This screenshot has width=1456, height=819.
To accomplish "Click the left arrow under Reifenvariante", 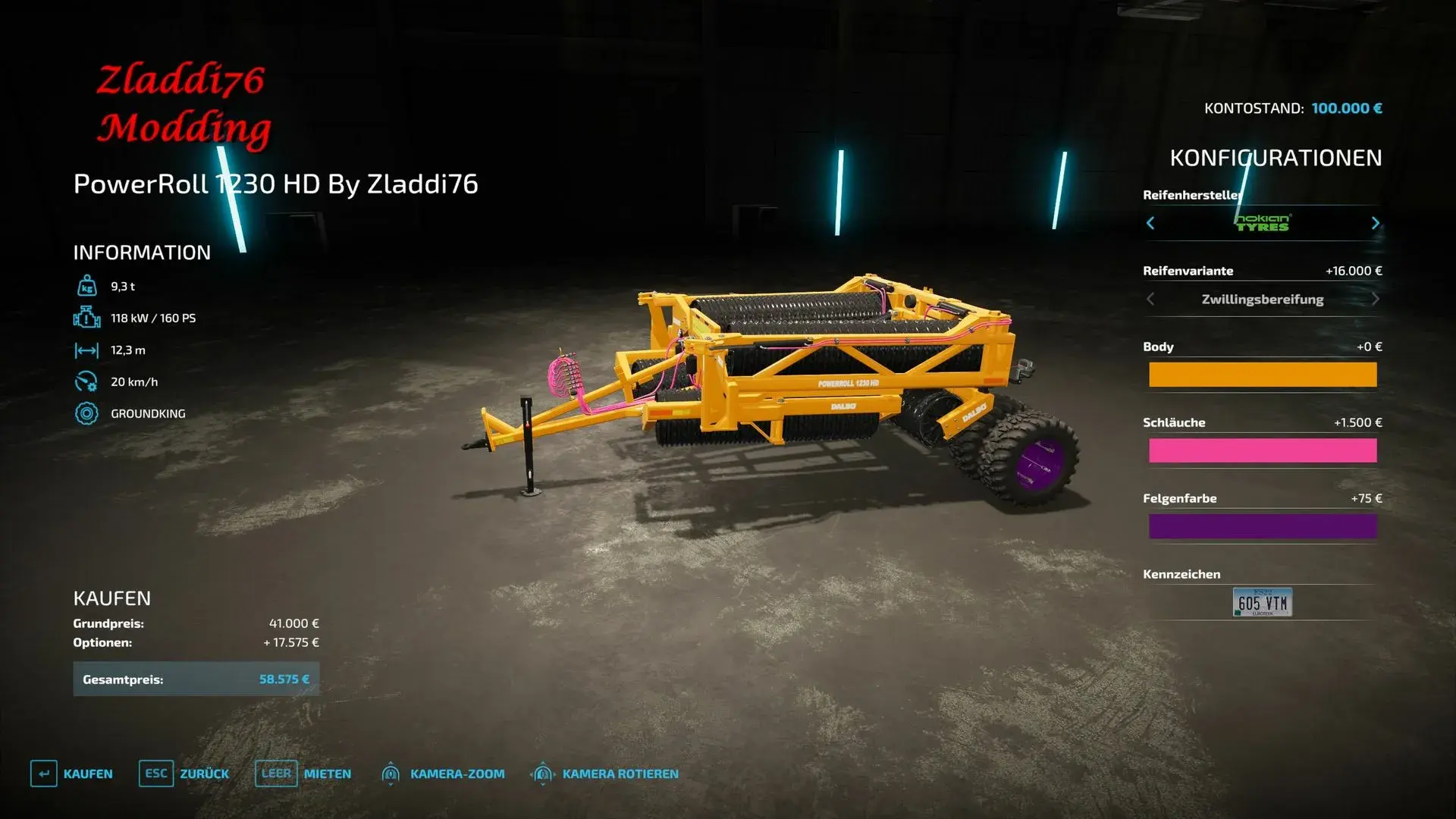I will click(1150, 299).
